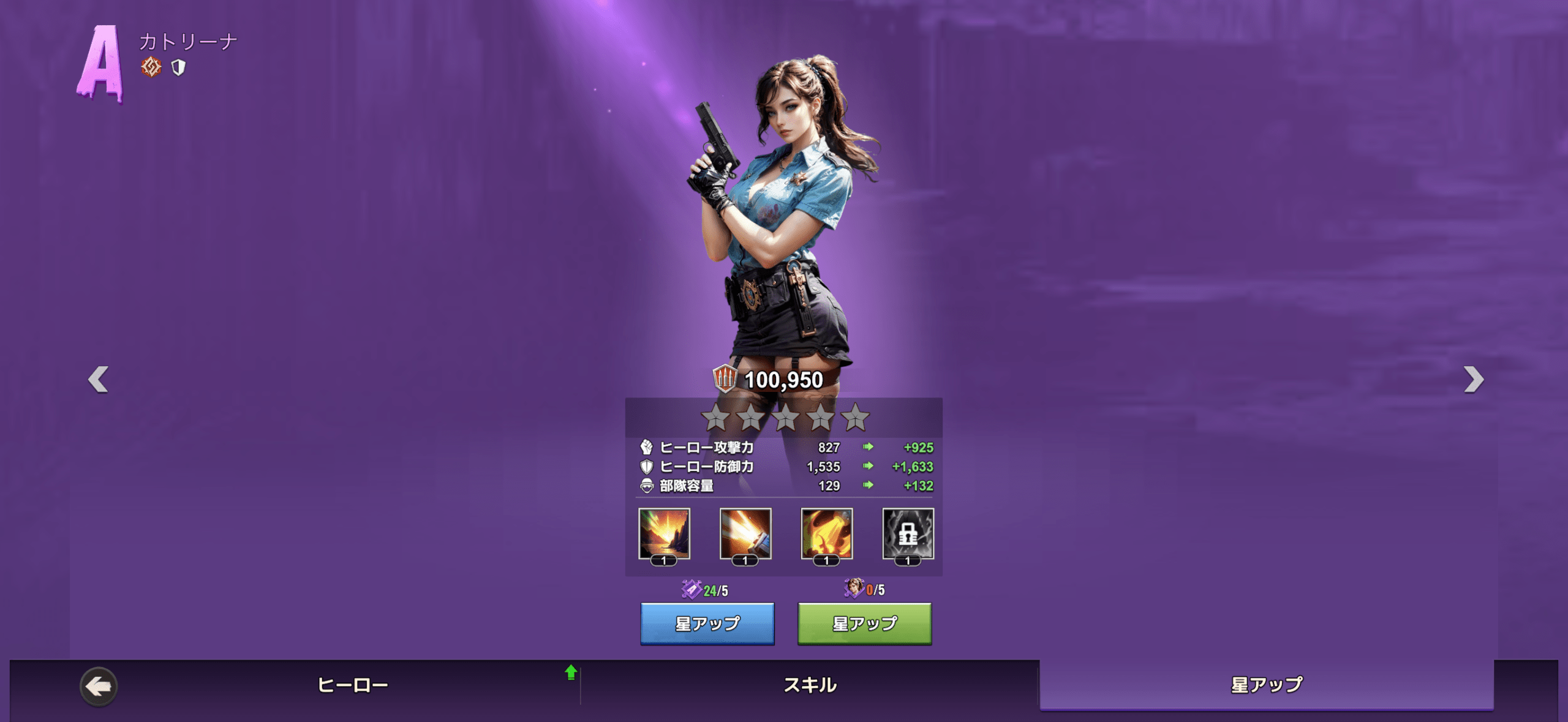Click the white shield class icon
Viewport: 1568px width, 722px height.
coord(178,67)
